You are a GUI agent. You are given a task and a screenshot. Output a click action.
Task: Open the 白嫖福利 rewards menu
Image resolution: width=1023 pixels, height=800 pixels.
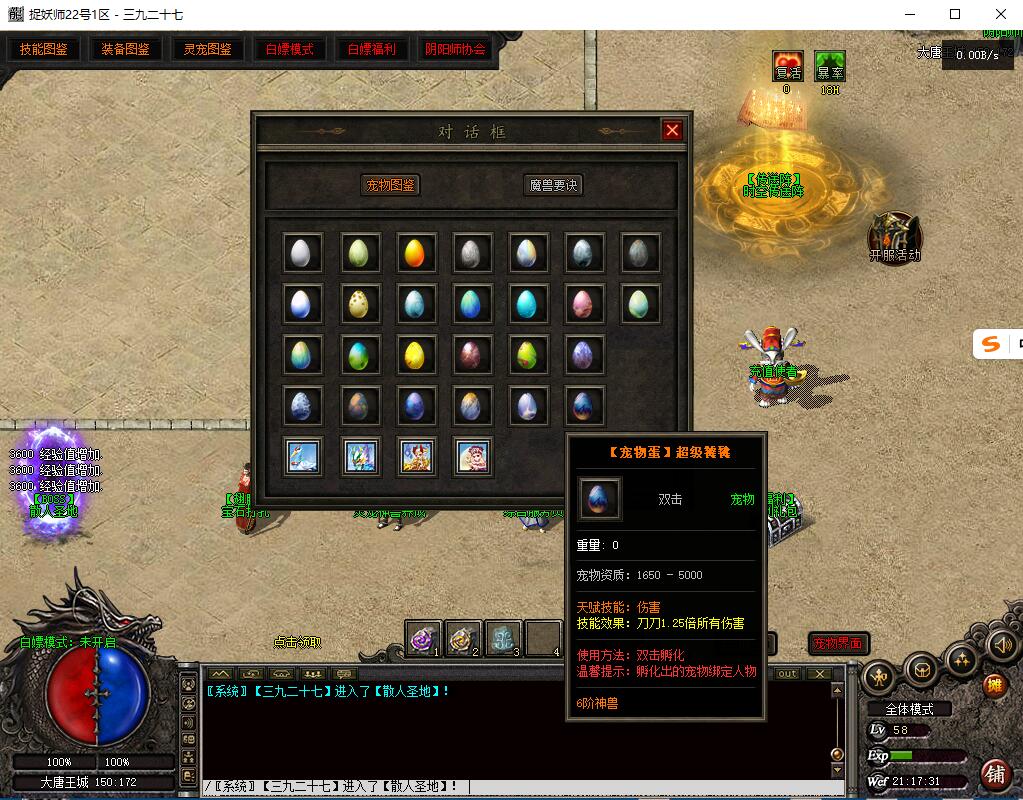pos(372,49)
